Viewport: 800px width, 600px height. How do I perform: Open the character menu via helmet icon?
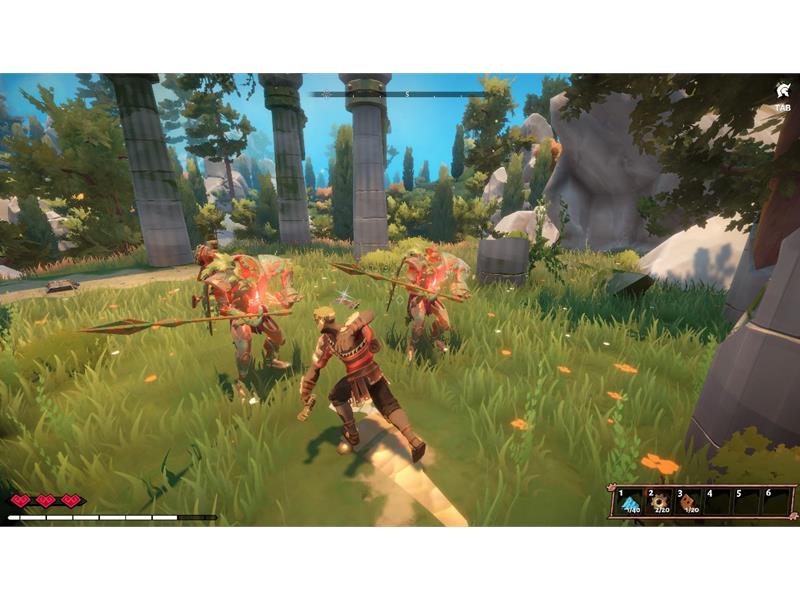(781, 90)
